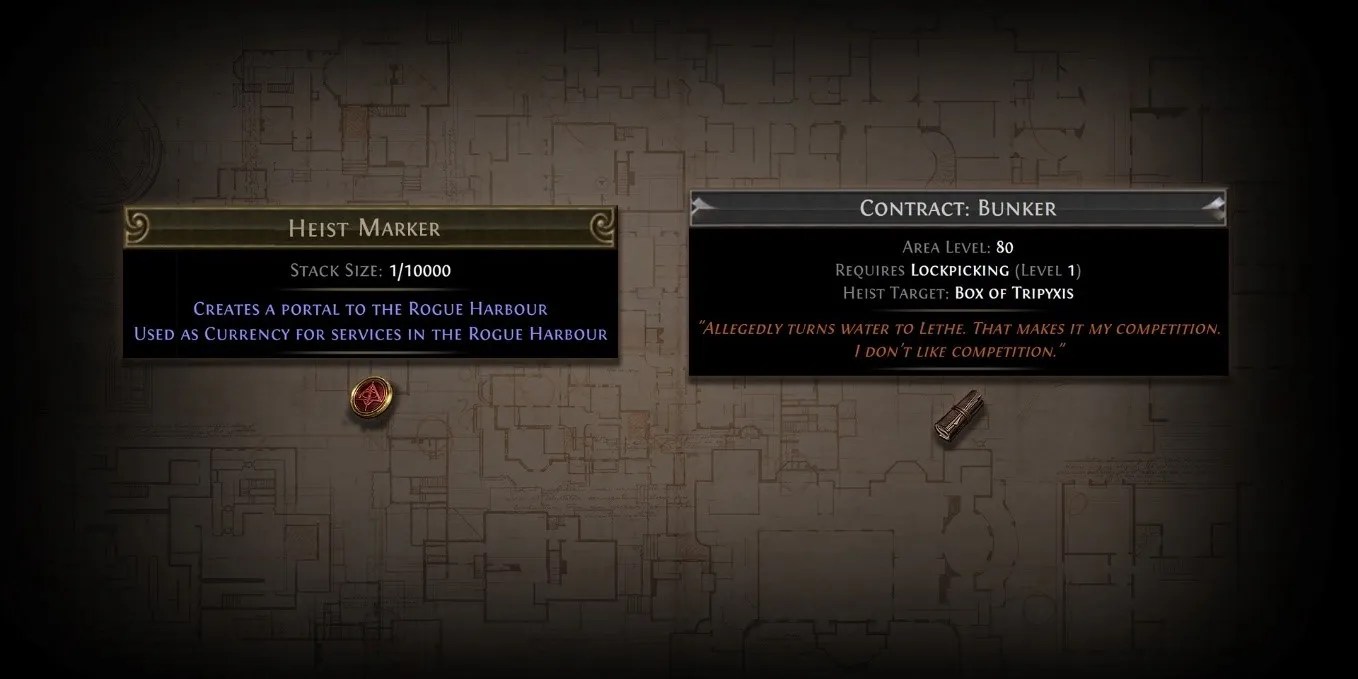
Task: Pick the Contract: Bunker scroll item
Action: [955, 414]
